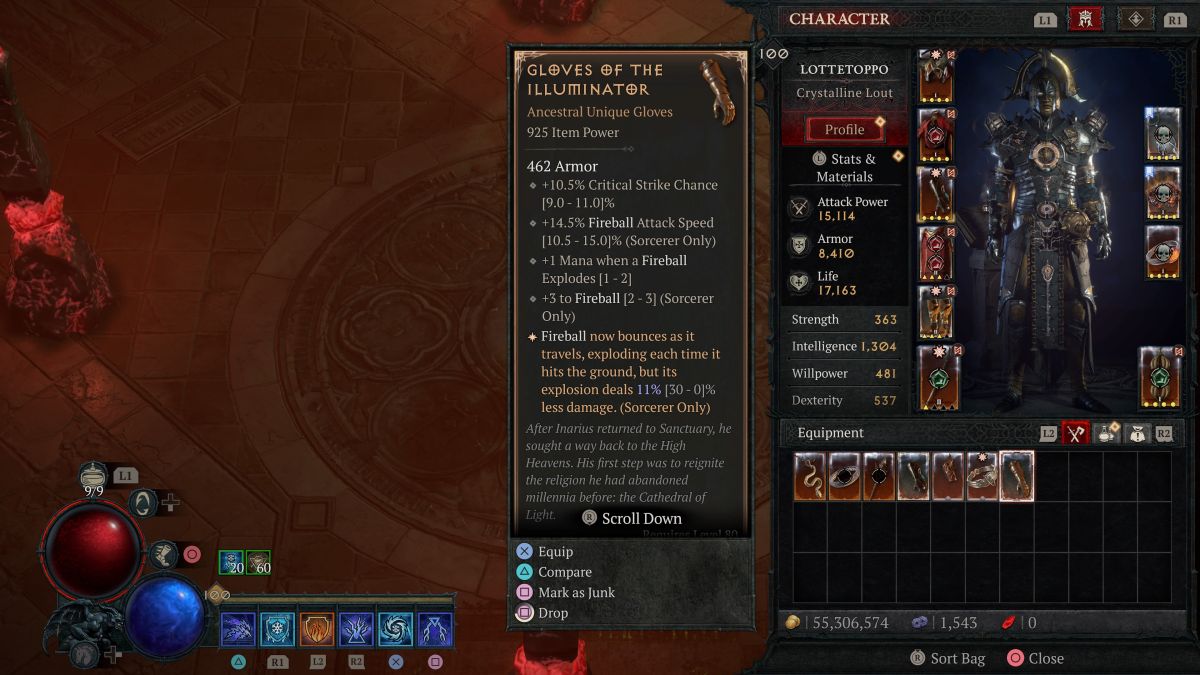The height and width of the screenshot is (675, 1200).
Task: Open the character Profile
Action: (x=845, y=130)
